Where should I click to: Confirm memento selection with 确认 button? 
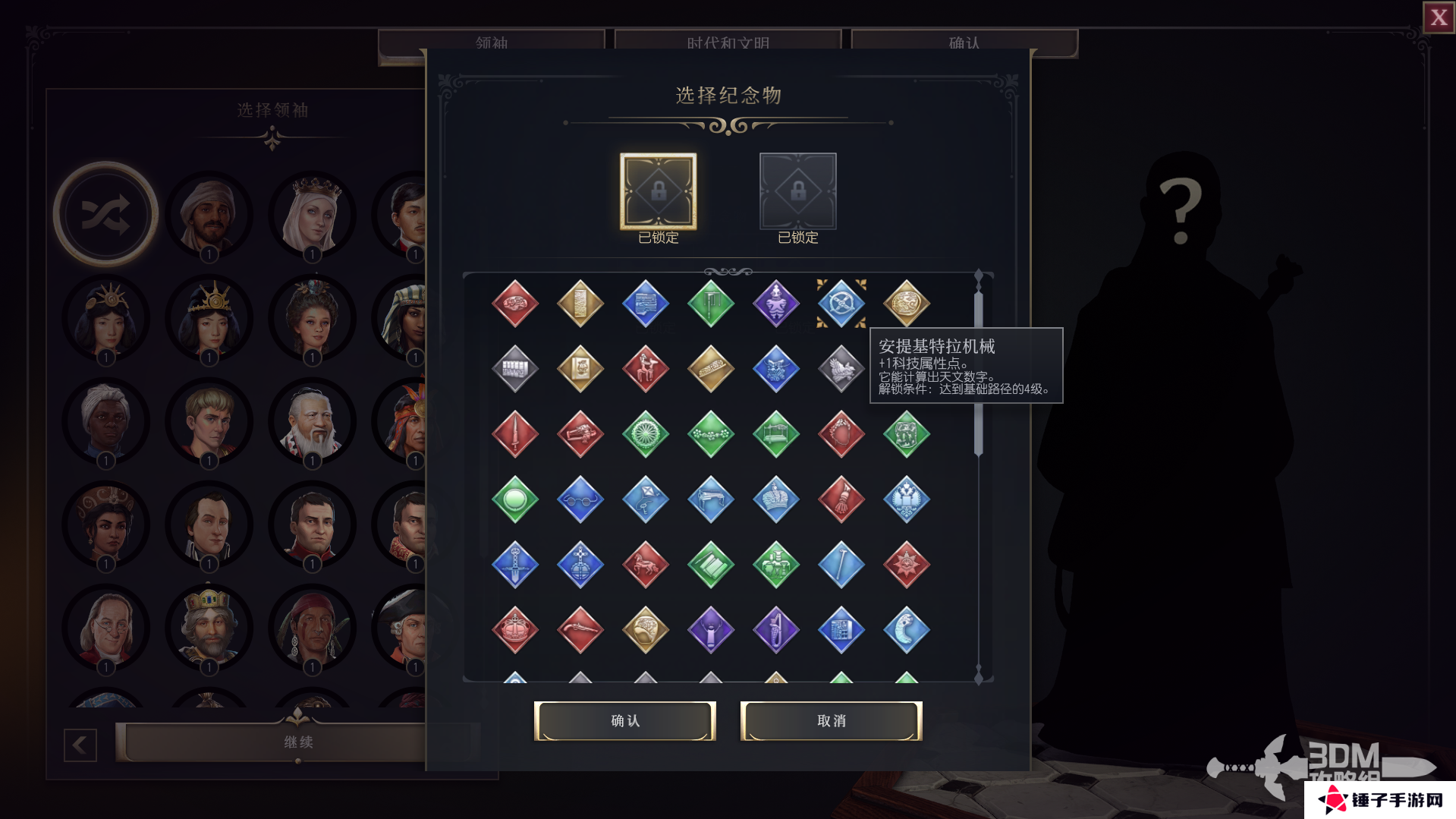coord(624,720)
